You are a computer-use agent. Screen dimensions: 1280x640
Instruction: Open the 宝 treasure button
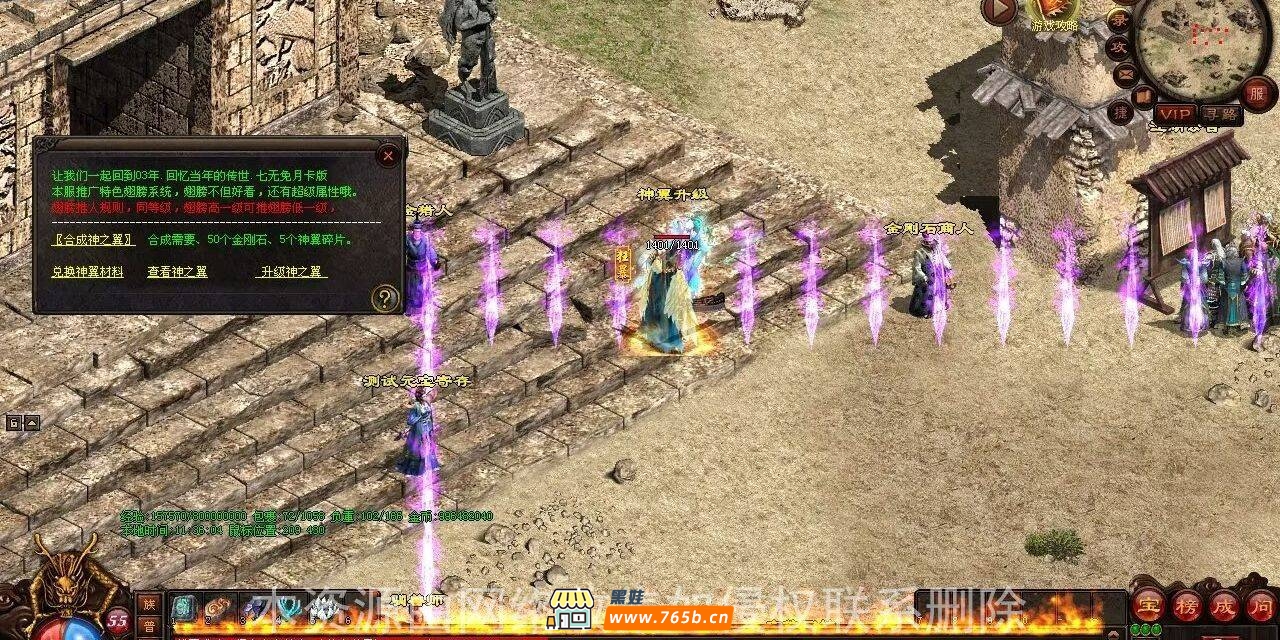point(1146,605)
